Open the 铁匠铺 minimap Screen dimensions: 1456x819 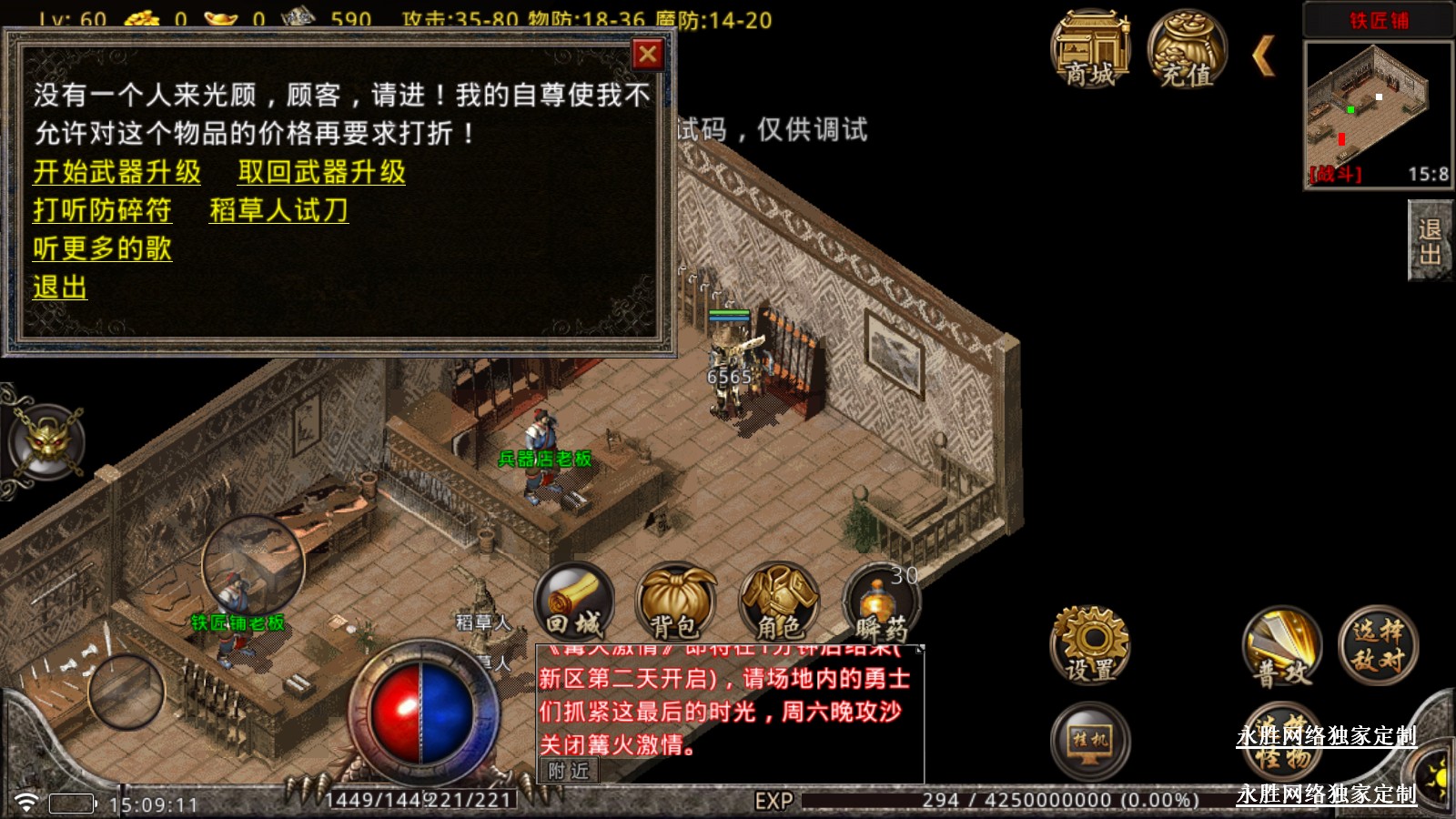(1378, 114)
